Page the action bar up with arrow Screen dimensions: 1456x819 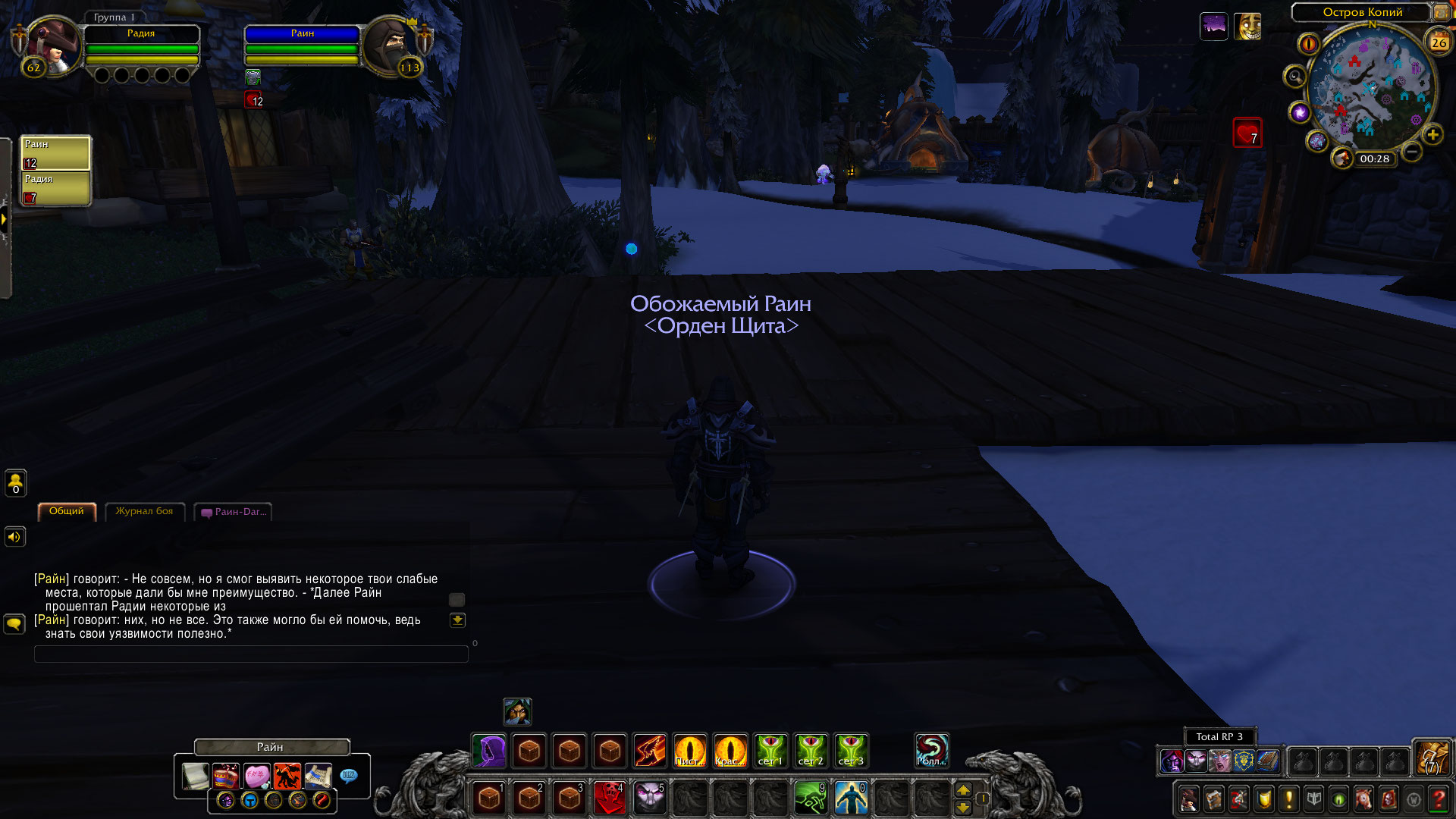[963, 790]
